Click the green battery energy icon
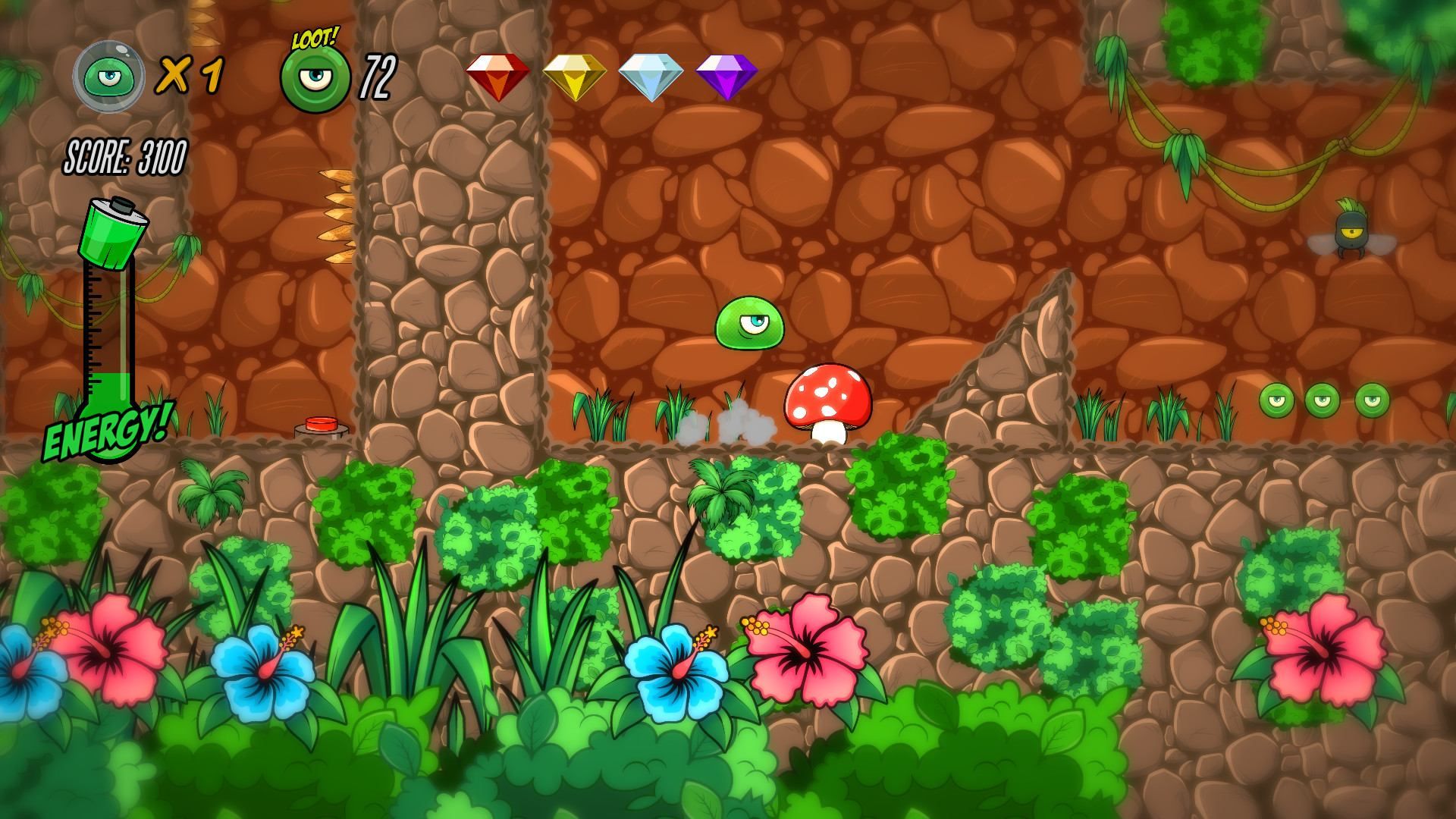Screen dimensions: 1456x819 [x=115, y=232]
